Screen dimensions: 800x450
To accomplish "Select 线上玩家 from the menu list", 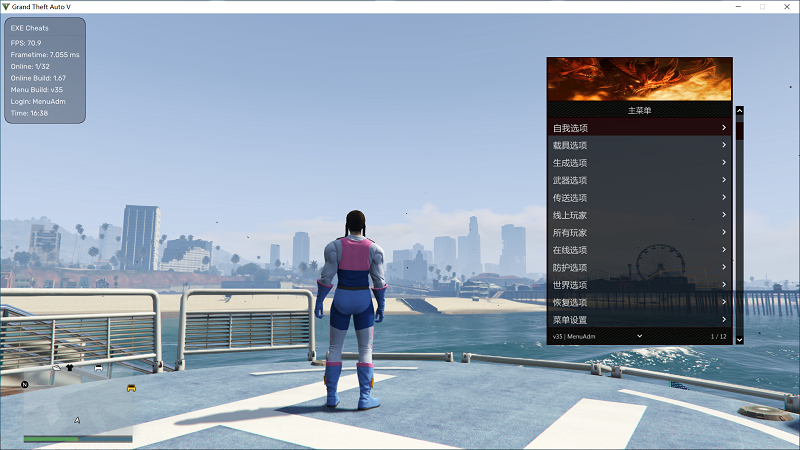I will [x=639, y=215].
